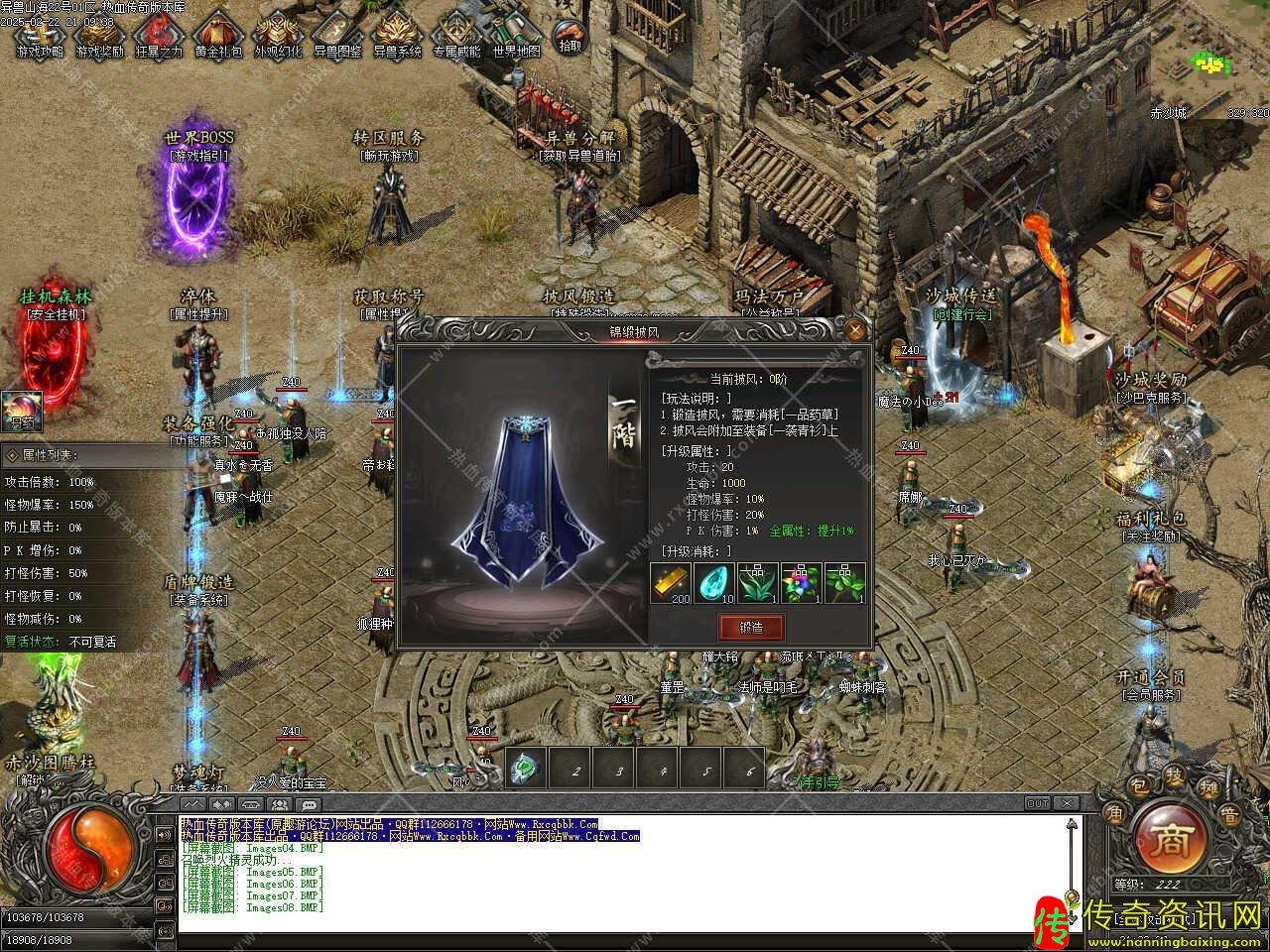The width and height of the screenshot is (1270, 952).
Task: Select the gold bar material slot
Action: pos(671,584)
